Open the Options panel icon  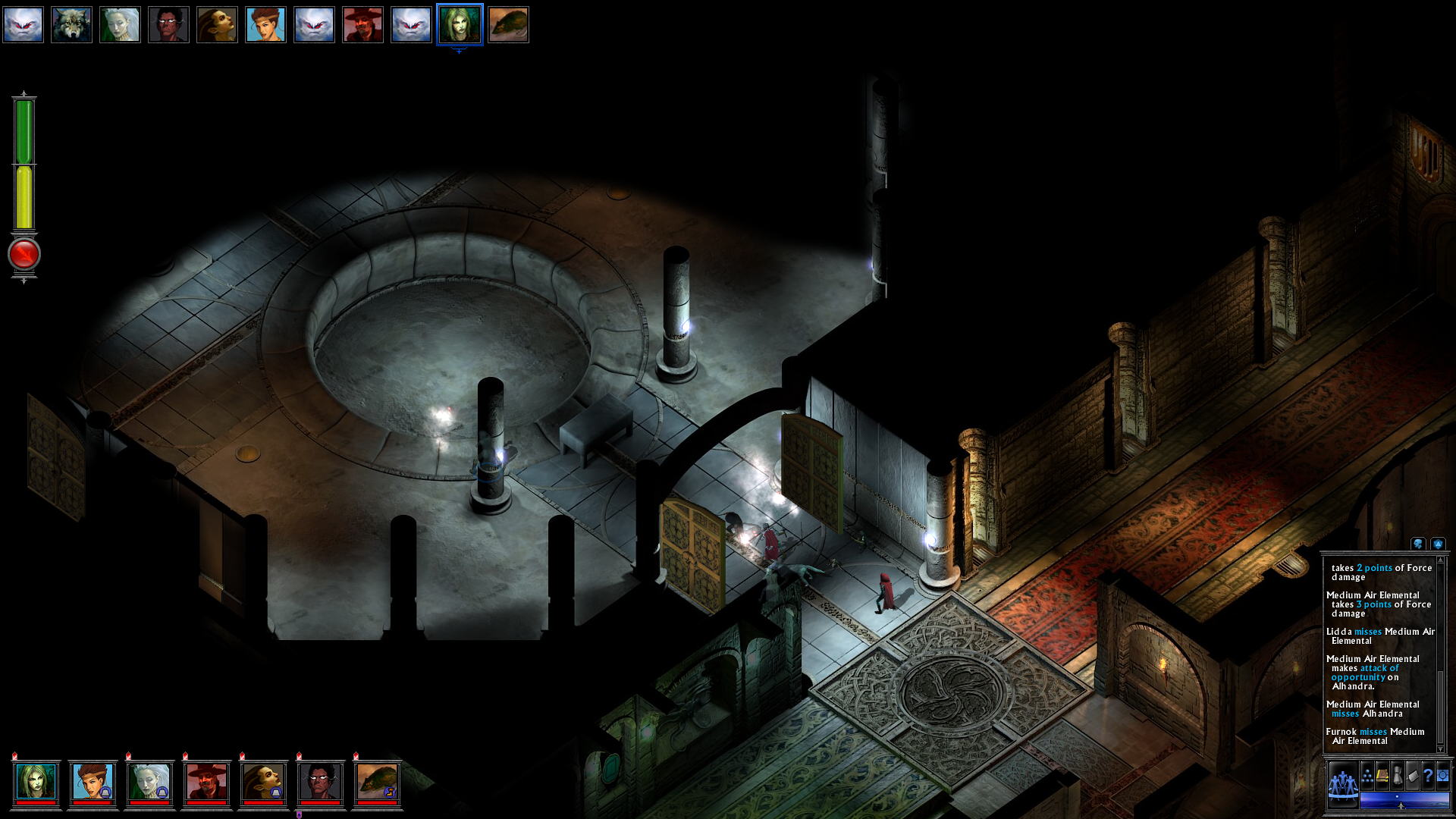pos(1443,775)
